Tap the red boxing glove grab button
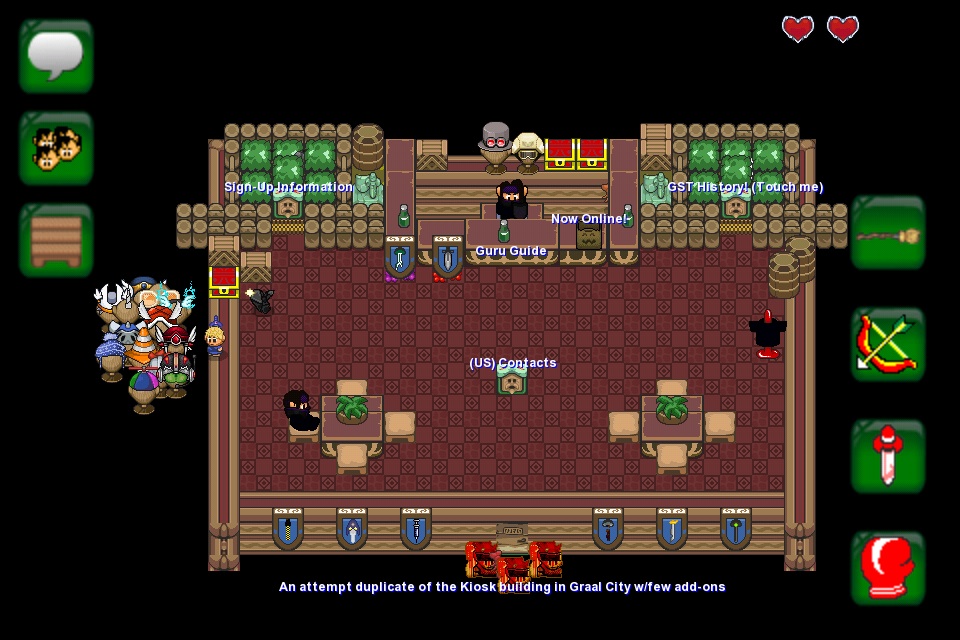The width and height of the screenshot is (960, 640). tap(888, 568)
